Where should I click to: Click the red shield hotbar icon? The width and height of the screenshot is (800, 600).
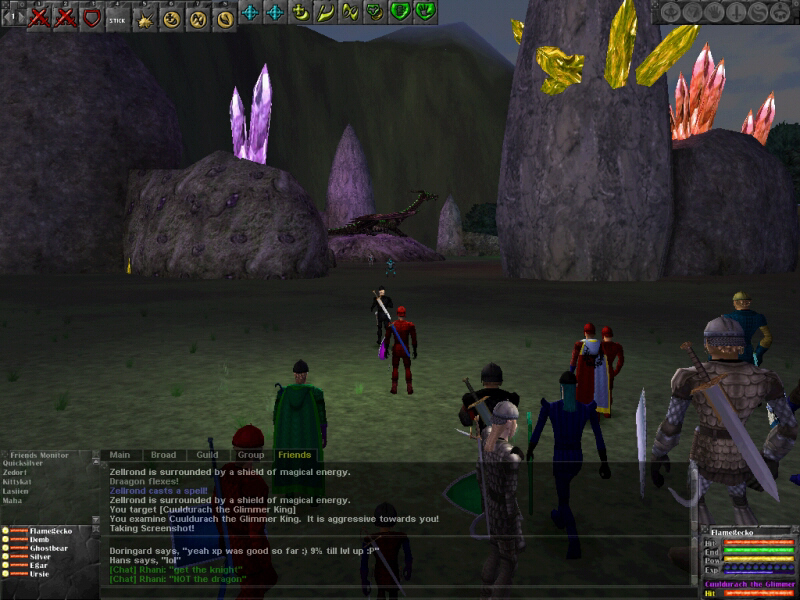pyautogui.click(x=92, y=17)
